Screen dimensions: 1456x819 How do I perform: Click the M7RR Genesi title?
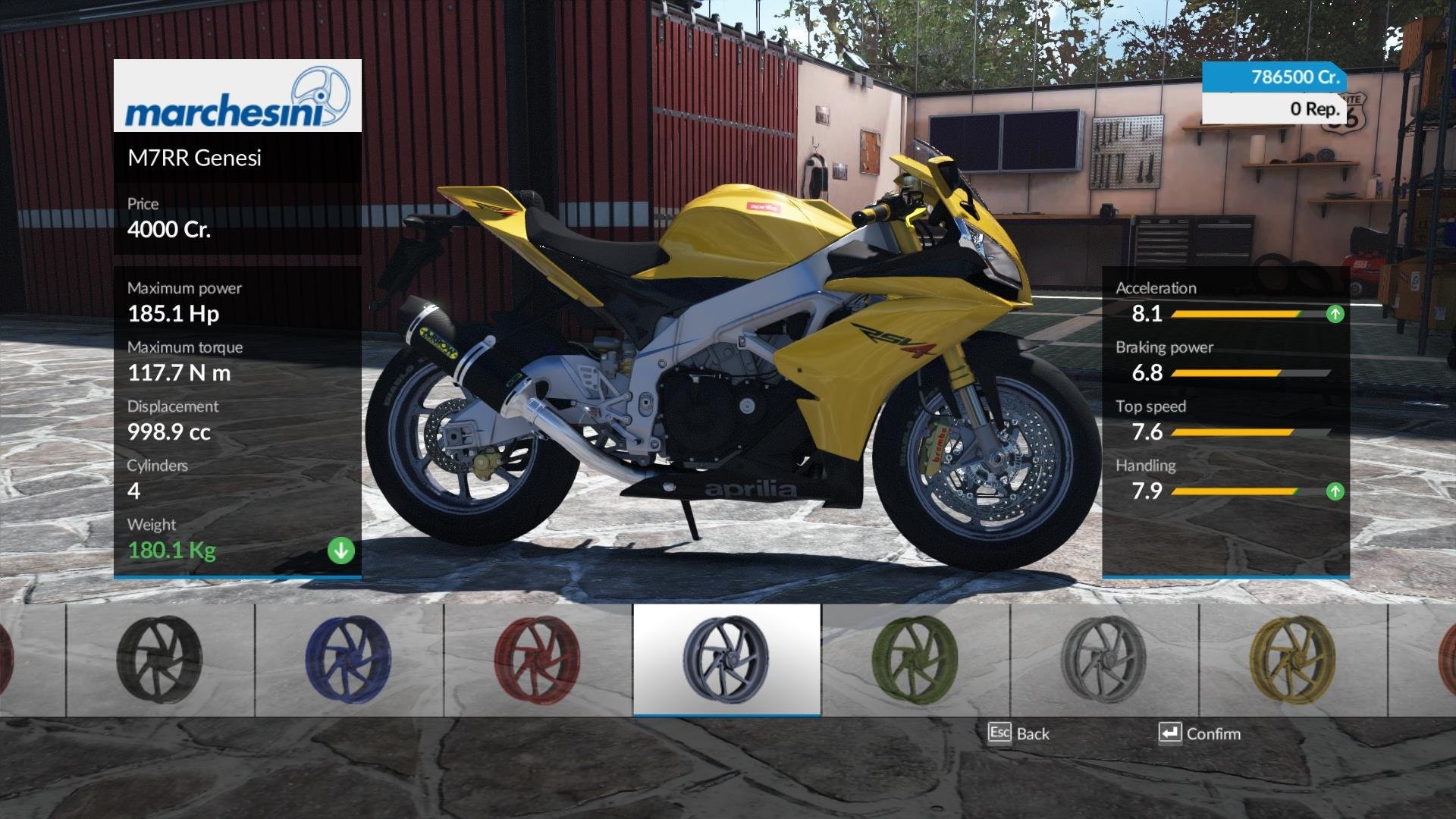tap(196, 158)
